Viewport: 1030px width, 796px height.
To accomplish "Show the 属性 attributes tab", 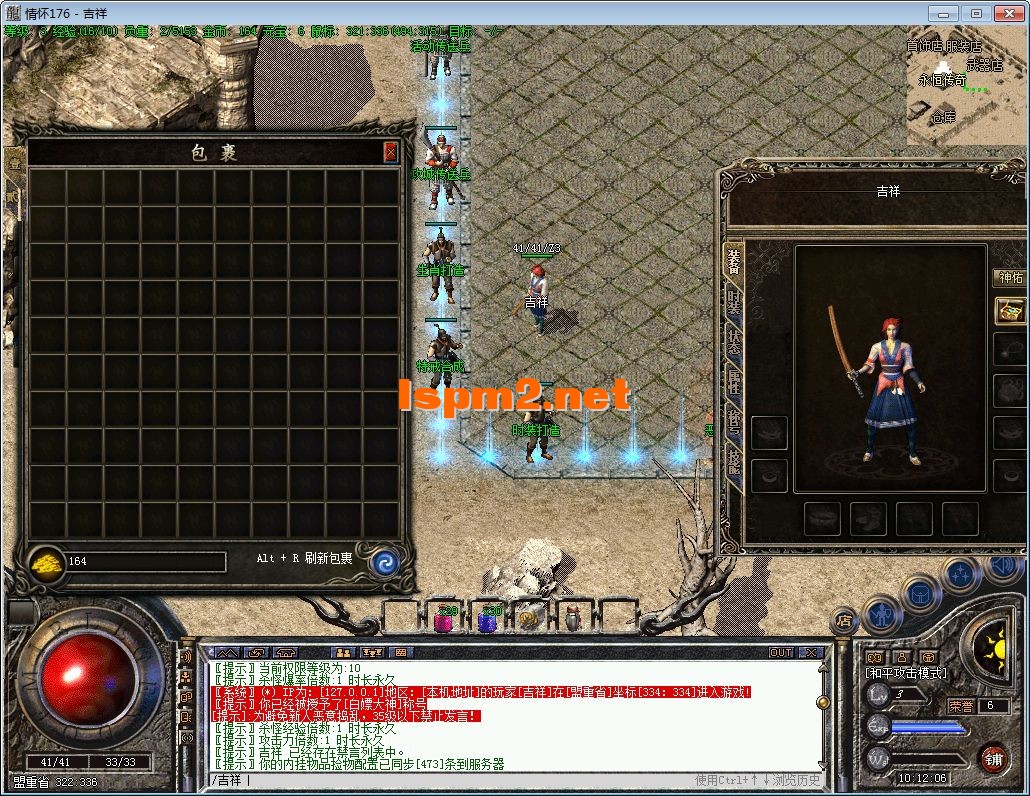I will (x=734, y=383).
